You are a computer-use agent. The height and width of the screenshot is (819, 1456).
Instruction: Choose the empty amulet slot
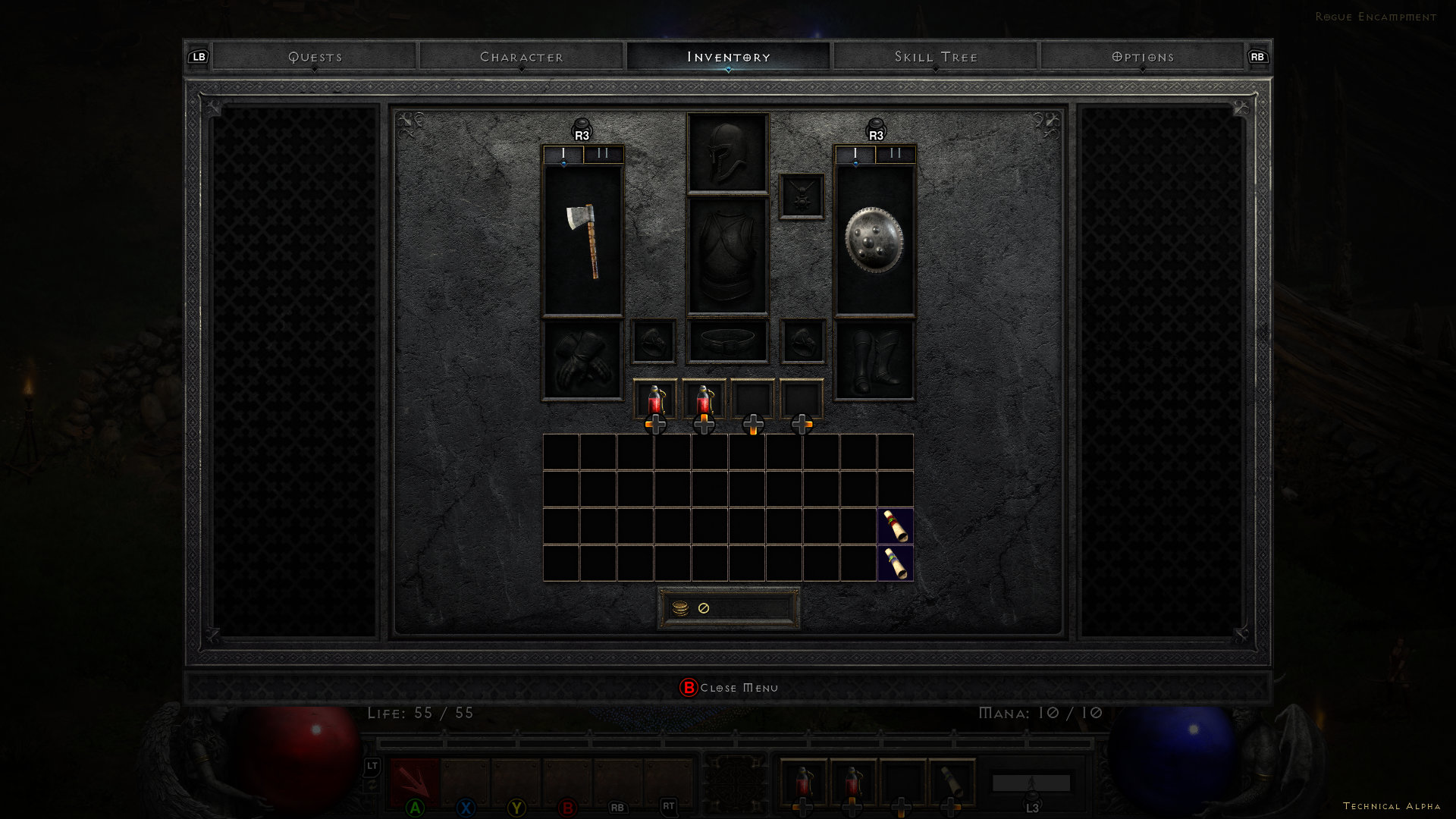[802, 196]
